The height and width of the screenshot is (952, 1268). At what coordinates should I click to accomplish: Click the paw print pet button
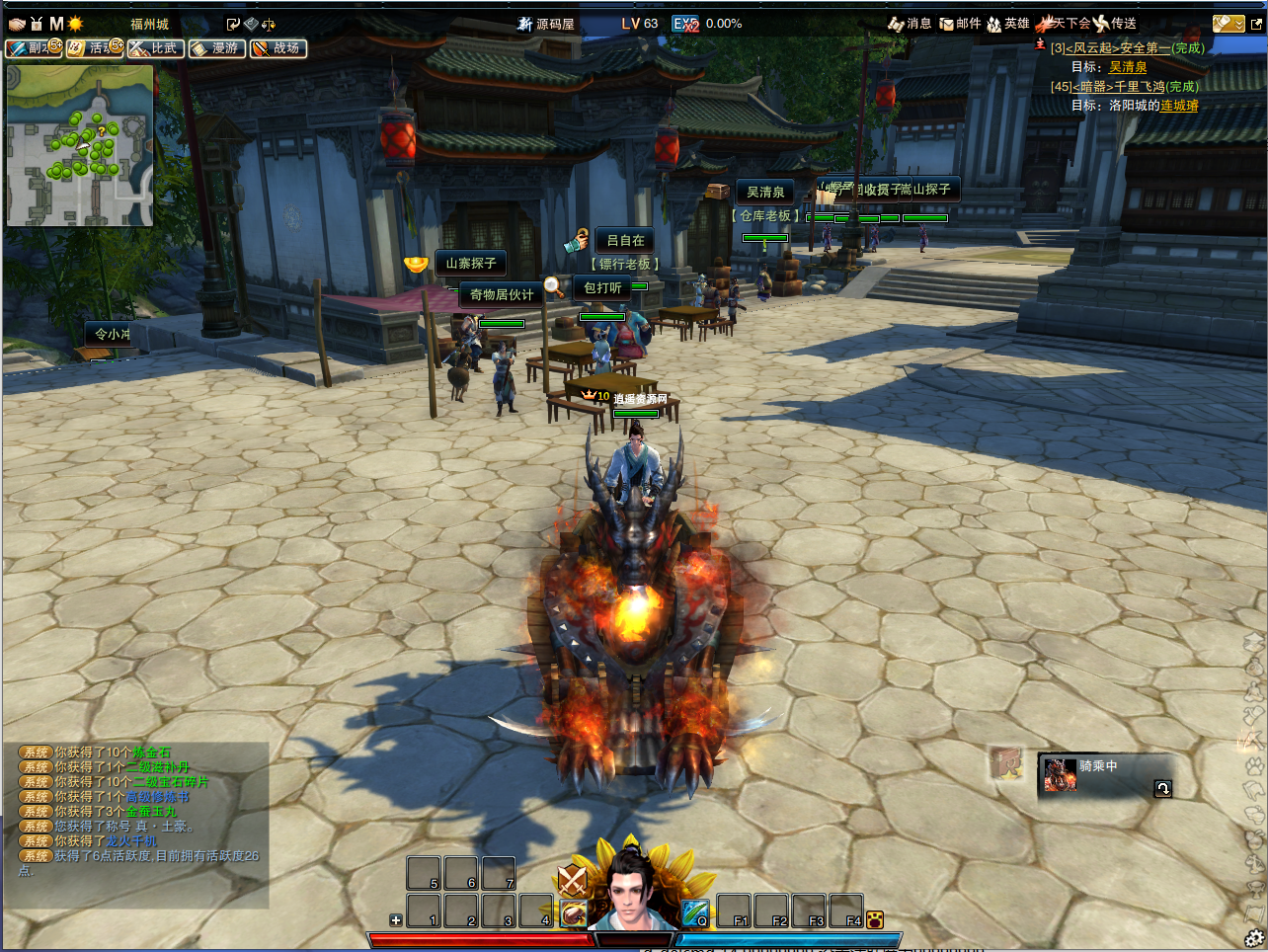874,920
